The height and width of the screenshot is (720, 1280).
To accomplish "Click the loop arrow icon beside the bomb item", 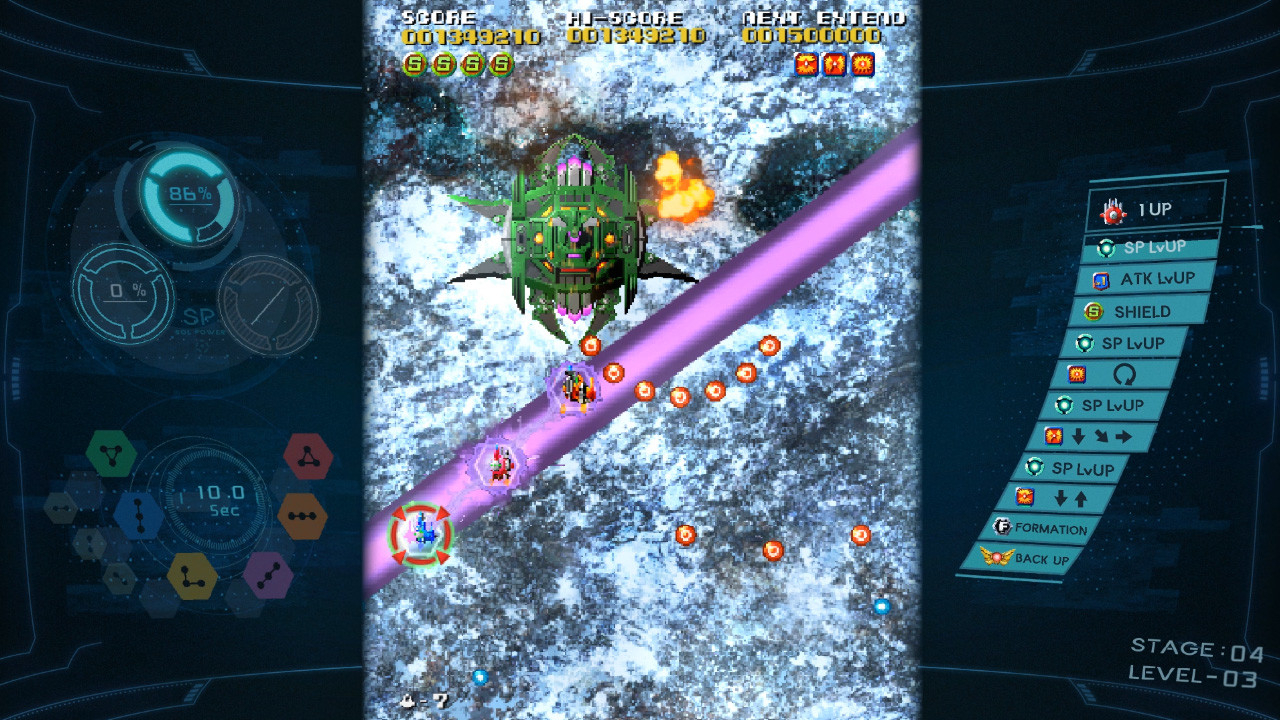I will [x=1127, y=376].
